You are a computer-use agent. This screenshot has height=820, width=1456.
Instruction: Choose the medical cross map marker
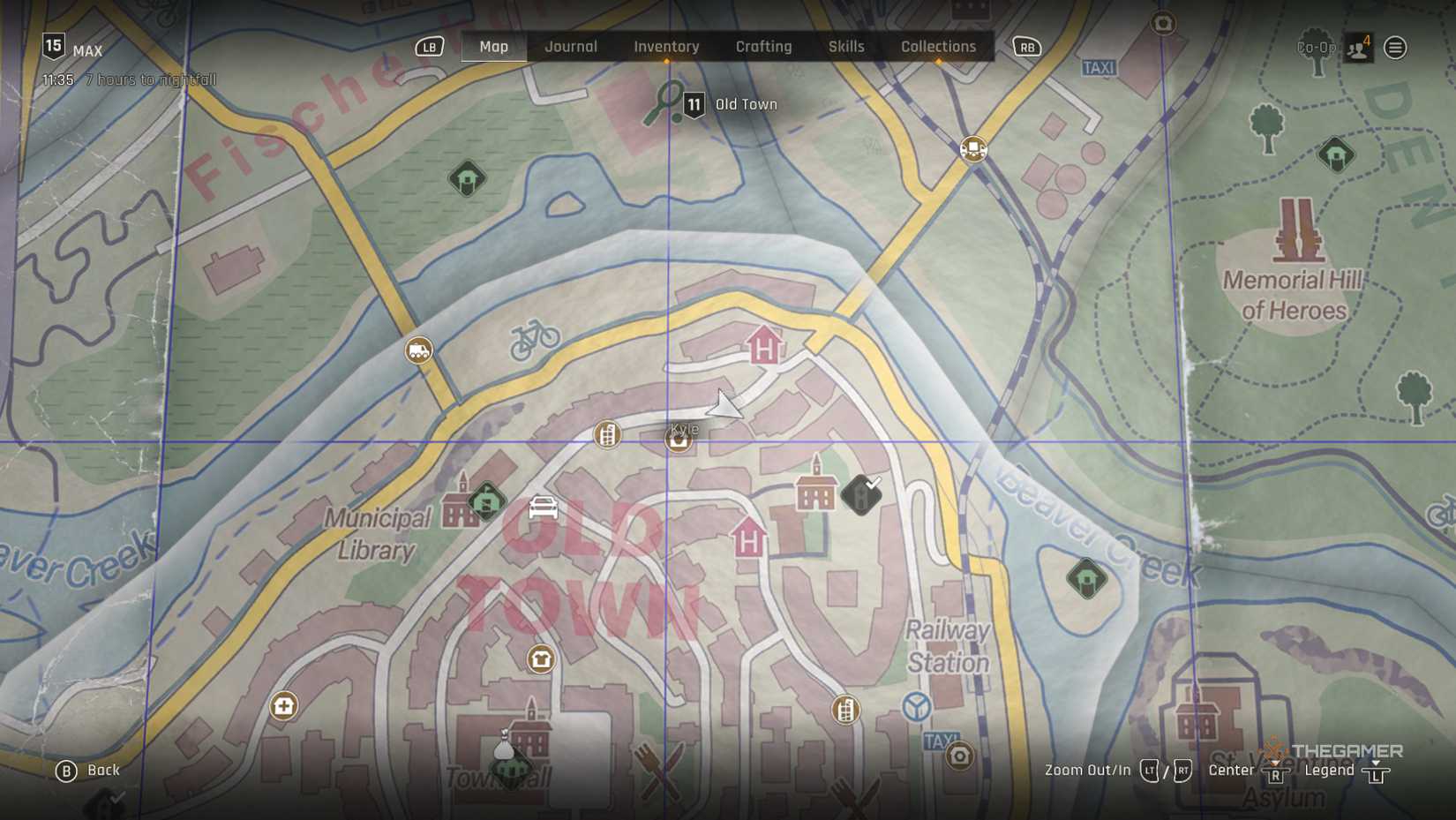click(283, 705)
